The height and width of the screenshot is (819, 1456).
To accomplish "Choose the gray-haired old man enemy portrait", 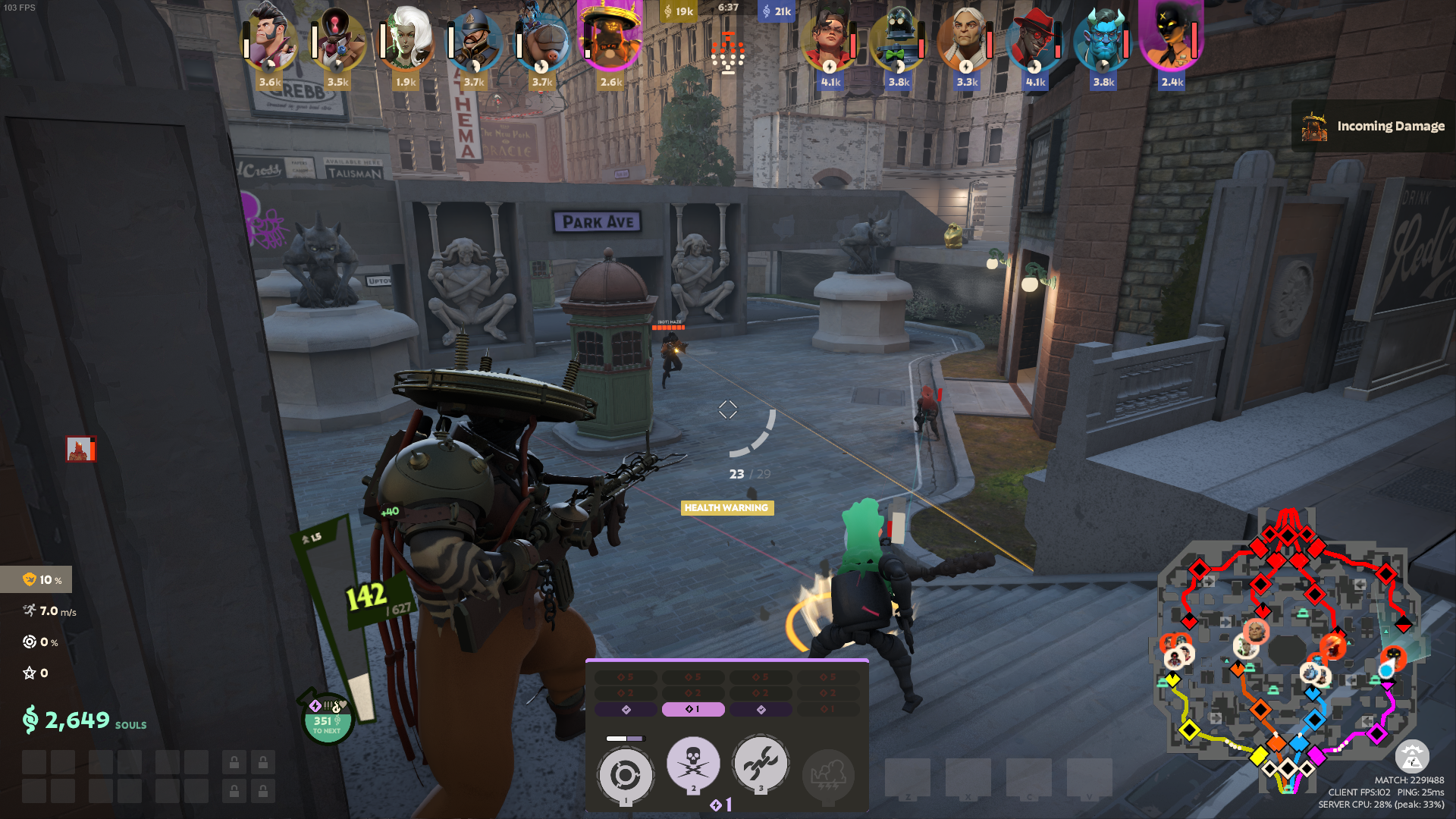I will [967, 39].
